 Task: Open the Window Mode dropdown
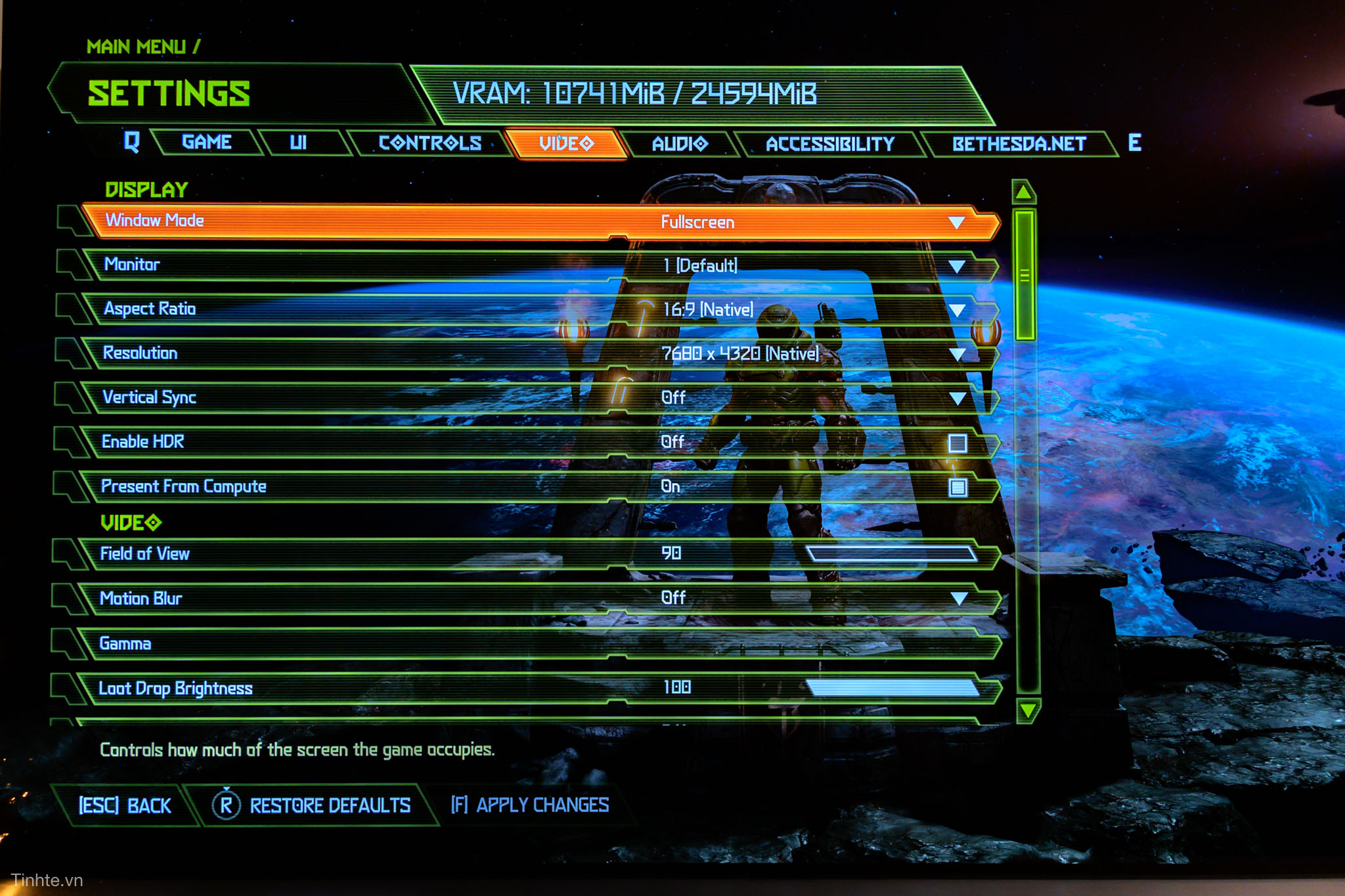956,223
